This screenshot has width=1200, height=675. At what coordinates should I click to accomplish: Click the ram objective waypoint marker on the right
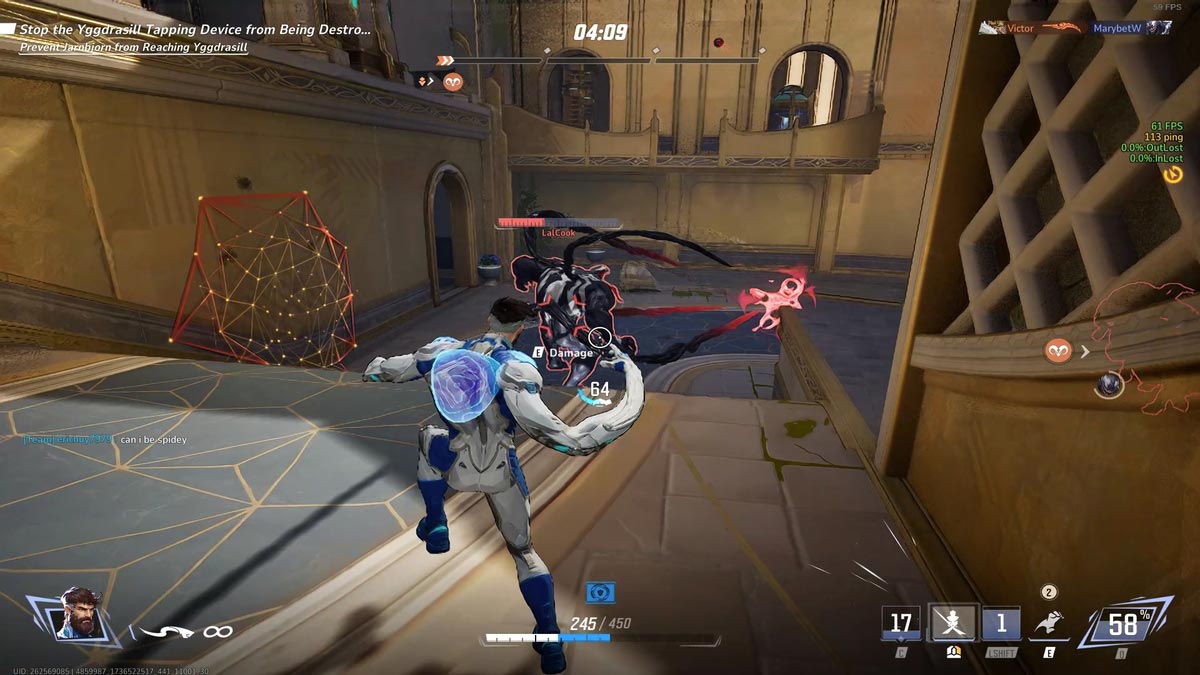click(x=1058, y=350)
